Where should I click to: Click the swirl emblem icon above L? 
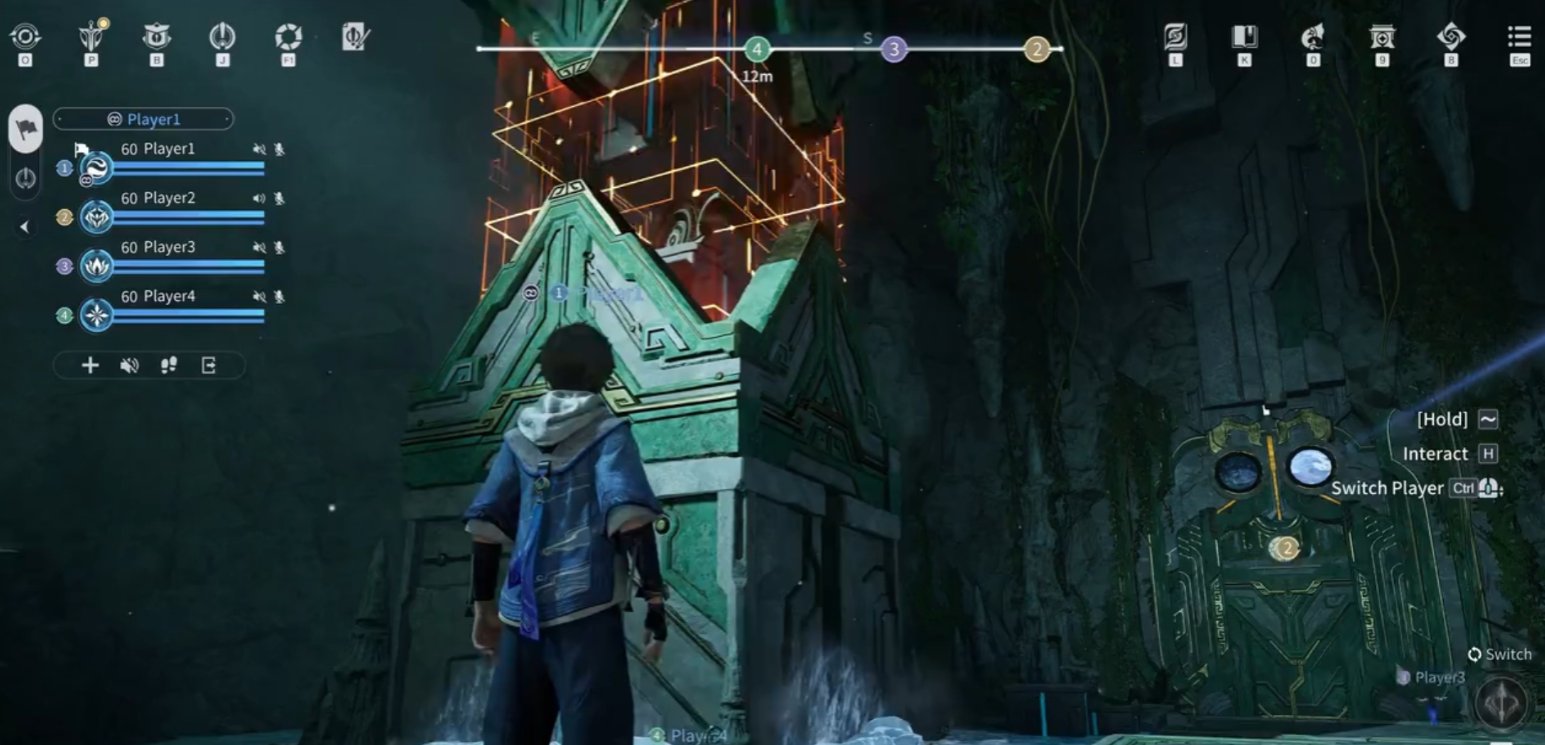(x=1175, y=38)
